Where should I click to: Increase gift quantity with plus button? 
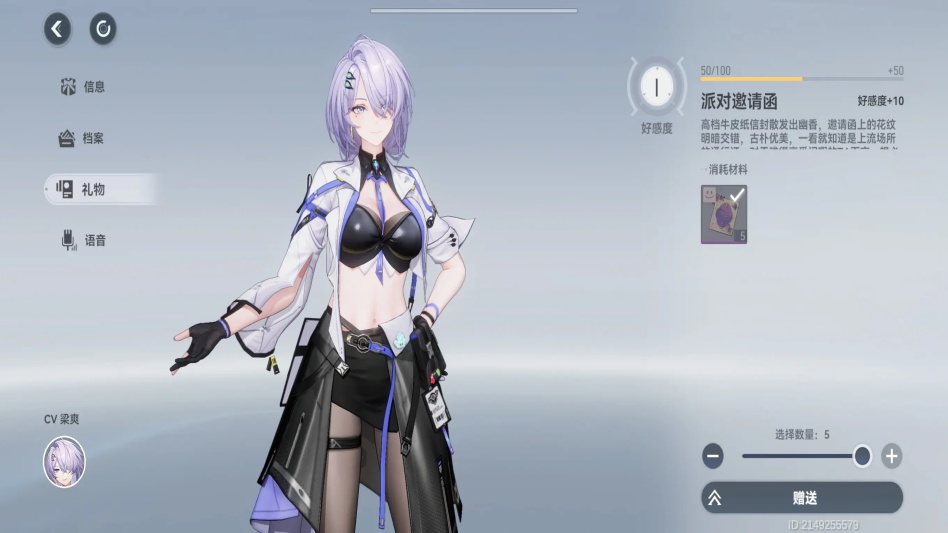point(892,457)
